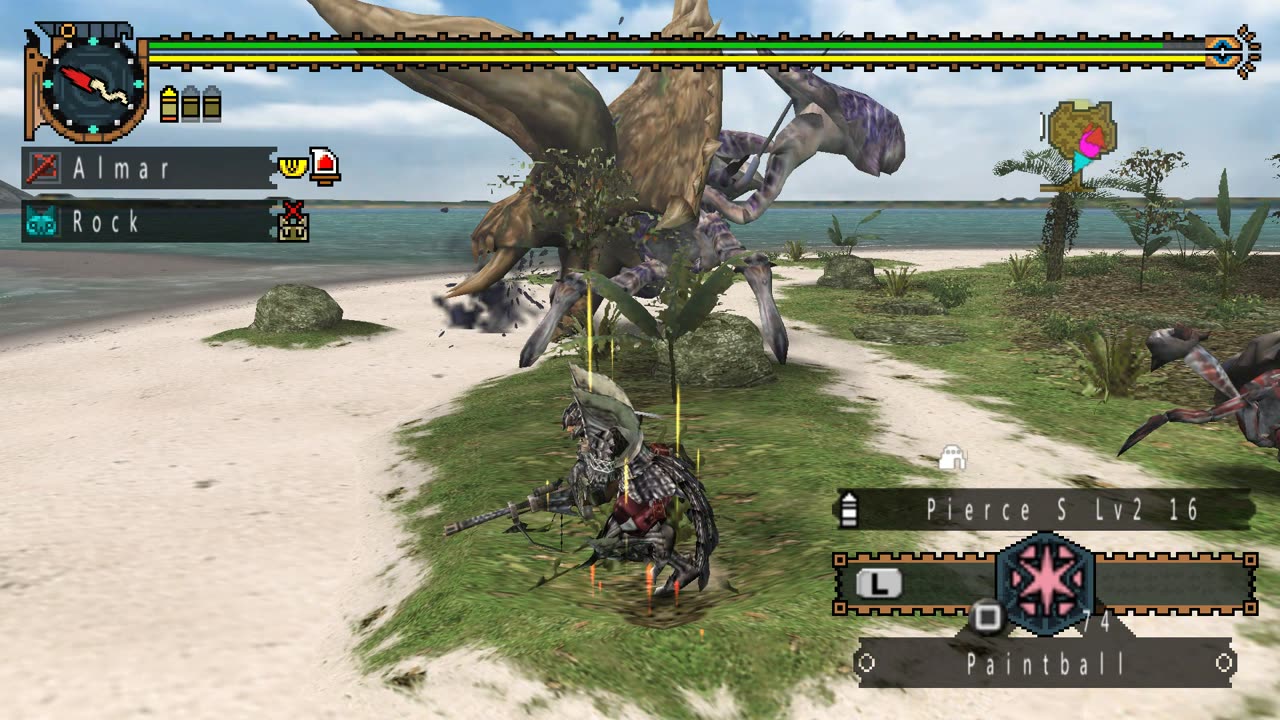Select the Rock companion name panel
The width and height of the screenshot is (1280, 720).
click(x=148, y=221)
